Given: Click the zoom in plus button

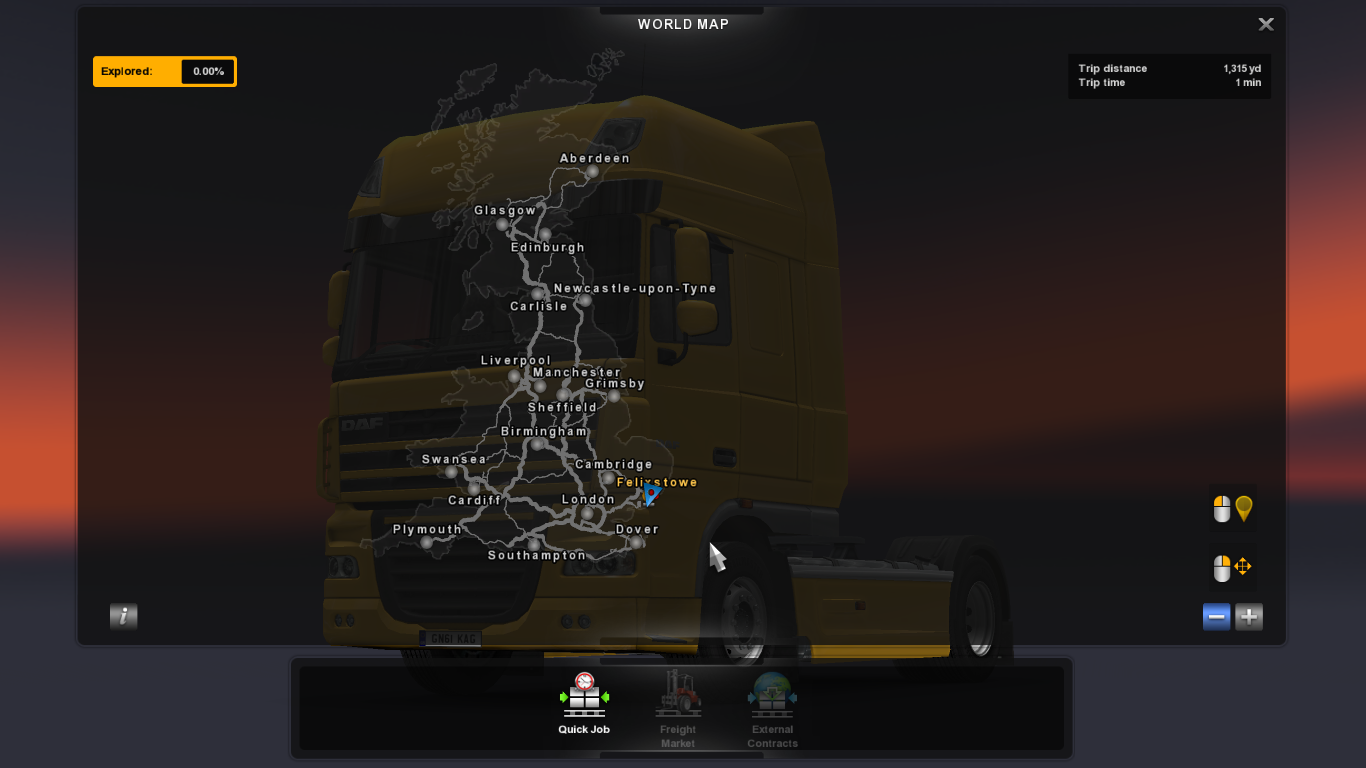Looking at the screenshot, I should pos(1248,616).
